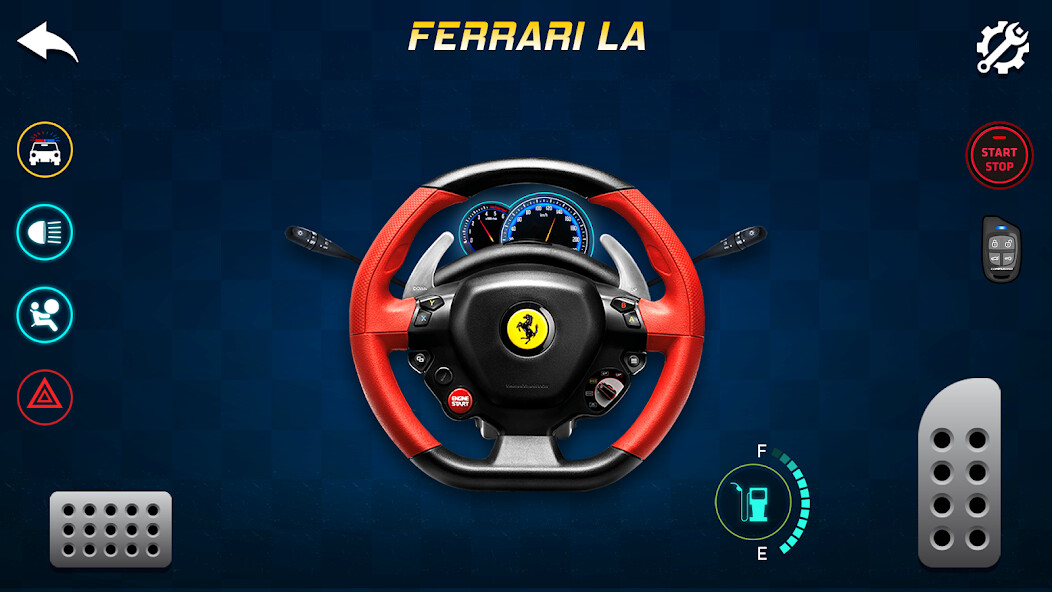
Task: Turn on the red hazard triangle
Action: coord(45,397)
